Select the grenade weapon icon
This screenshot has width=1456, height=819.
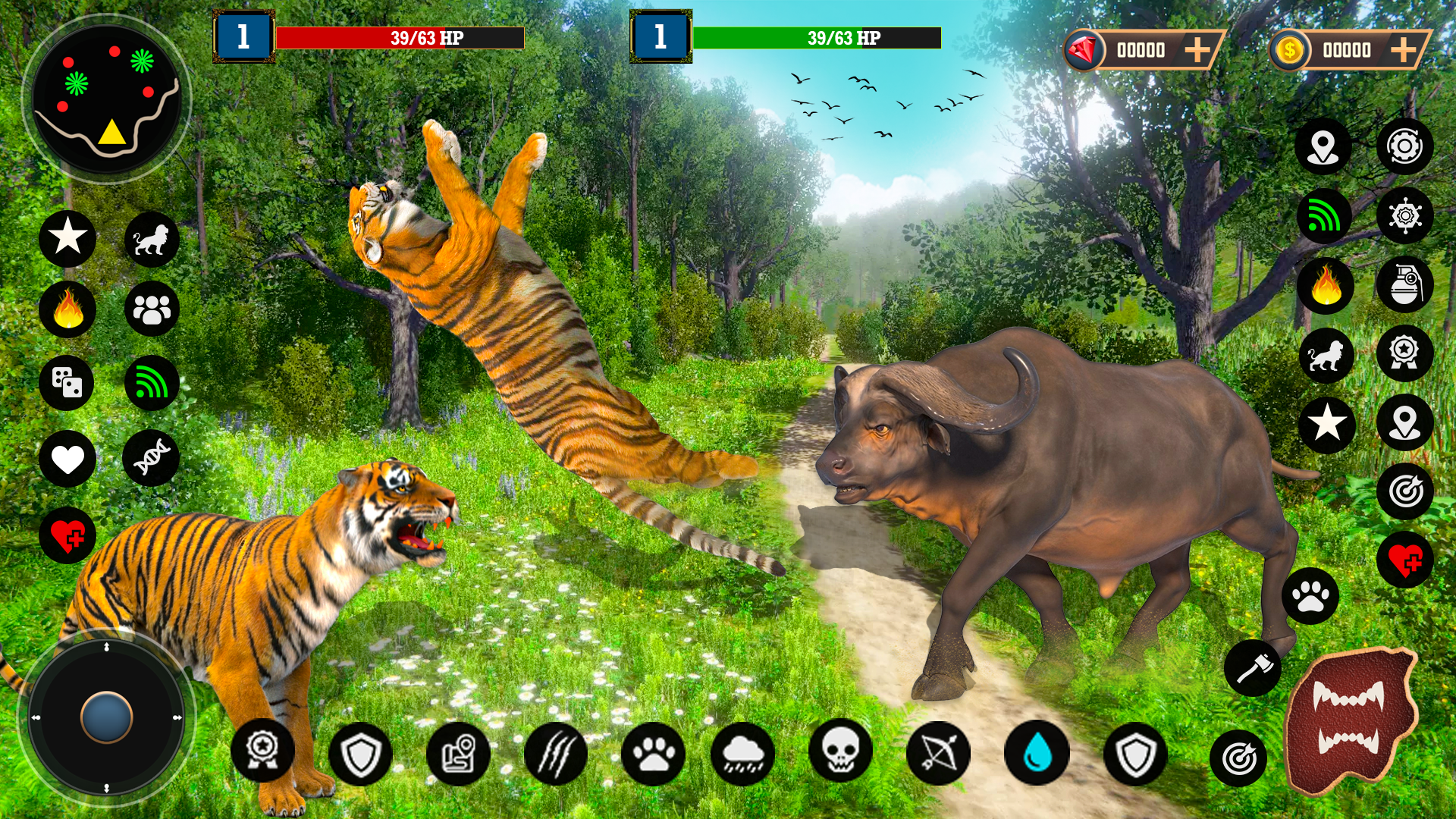coord(1407,281)
